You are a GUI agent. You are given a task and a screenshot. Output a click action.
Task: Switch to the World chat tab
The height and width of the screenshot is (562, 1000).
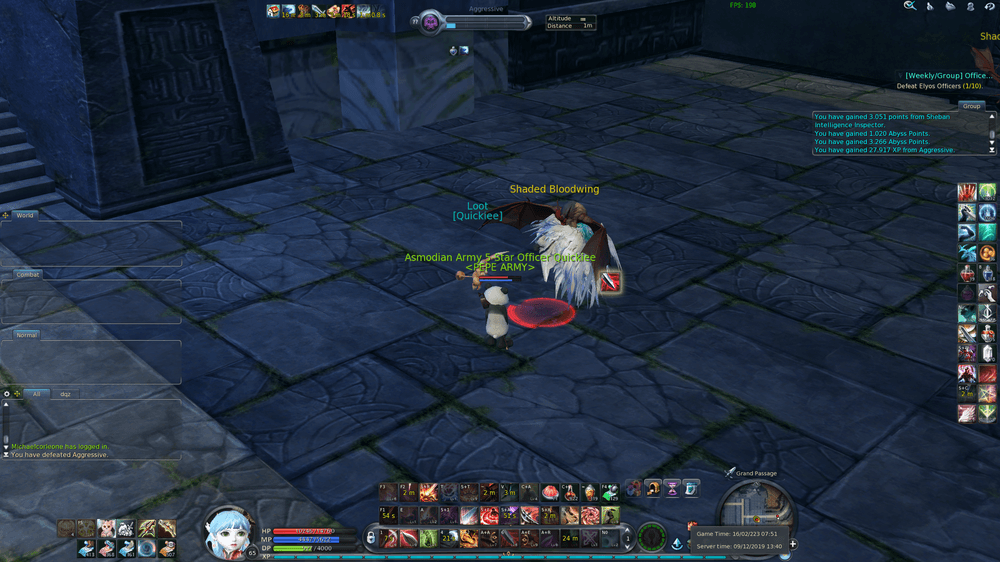(x=25, y=215)
